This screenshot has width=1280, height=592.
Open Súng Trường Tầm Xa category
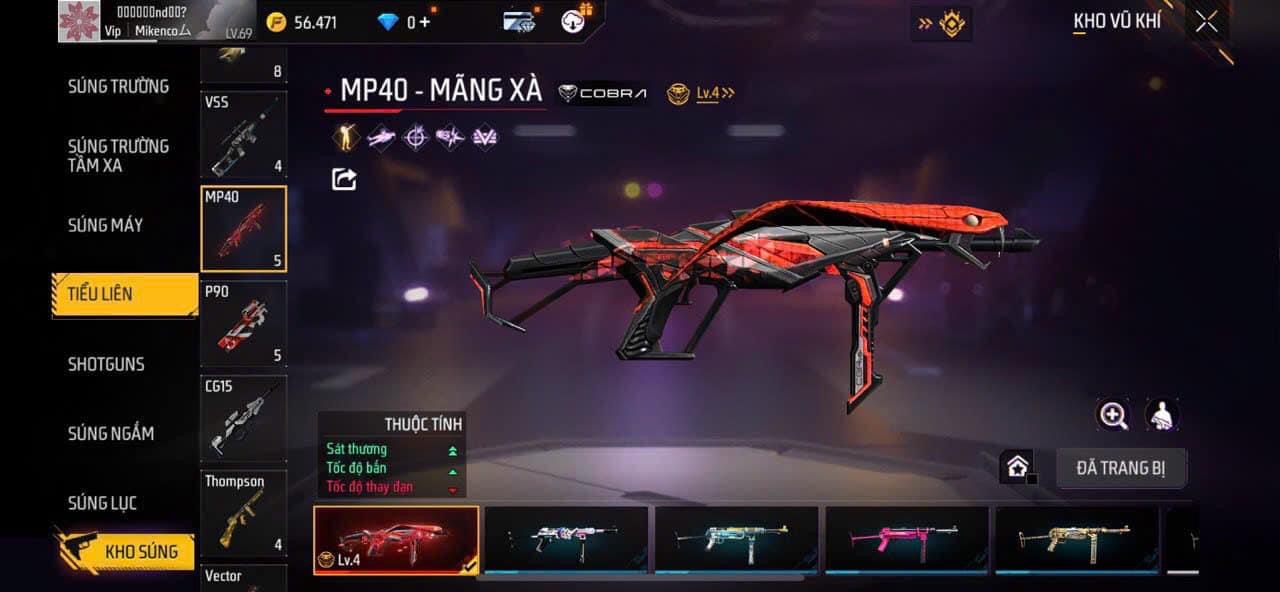(118, 155)
